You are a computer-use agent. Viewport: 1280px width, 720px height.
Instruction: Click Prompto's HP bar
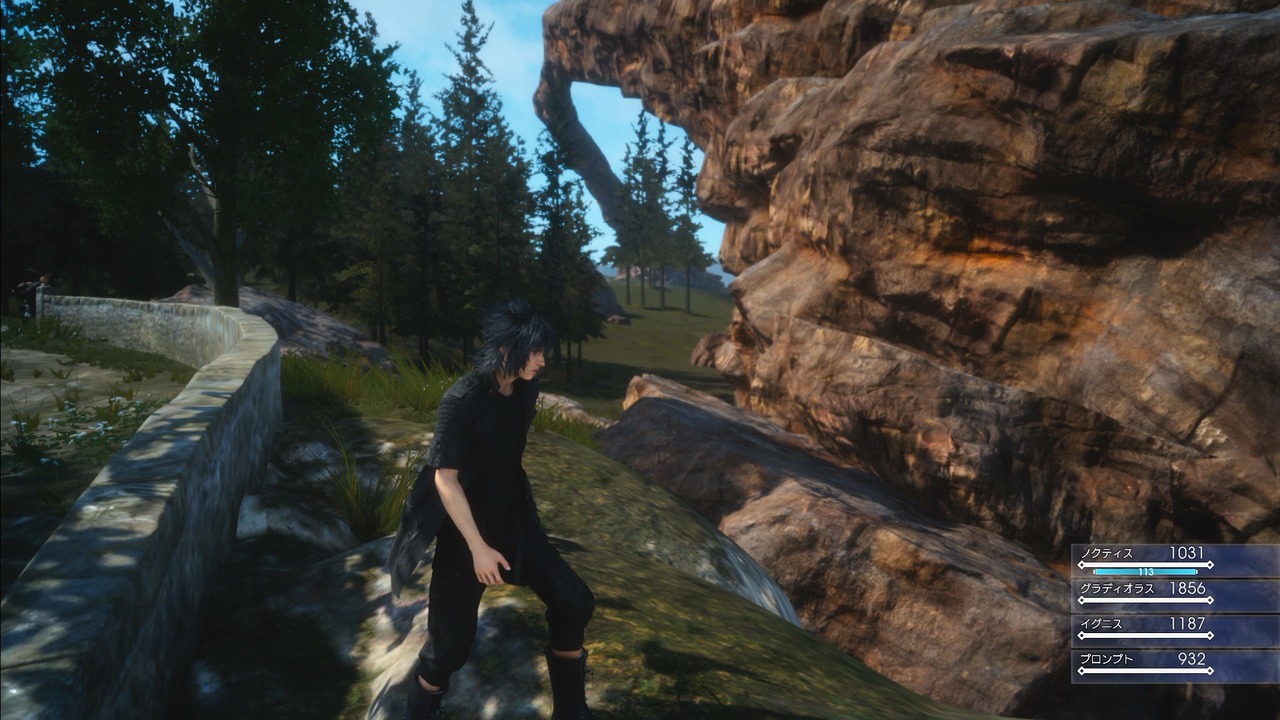(x=1145, y=669)
